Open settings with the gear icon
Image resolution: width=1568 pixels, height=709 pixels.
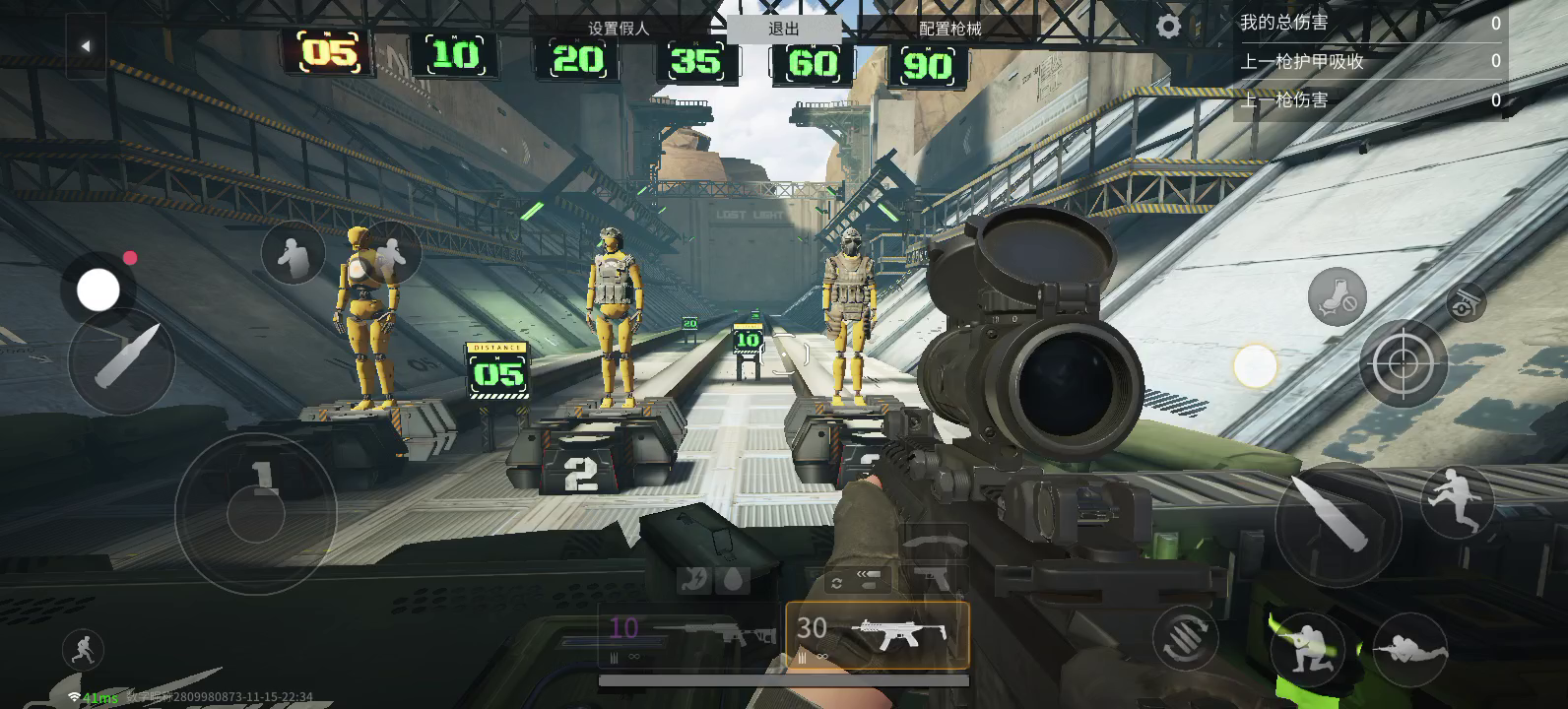tap(1168, 27)
